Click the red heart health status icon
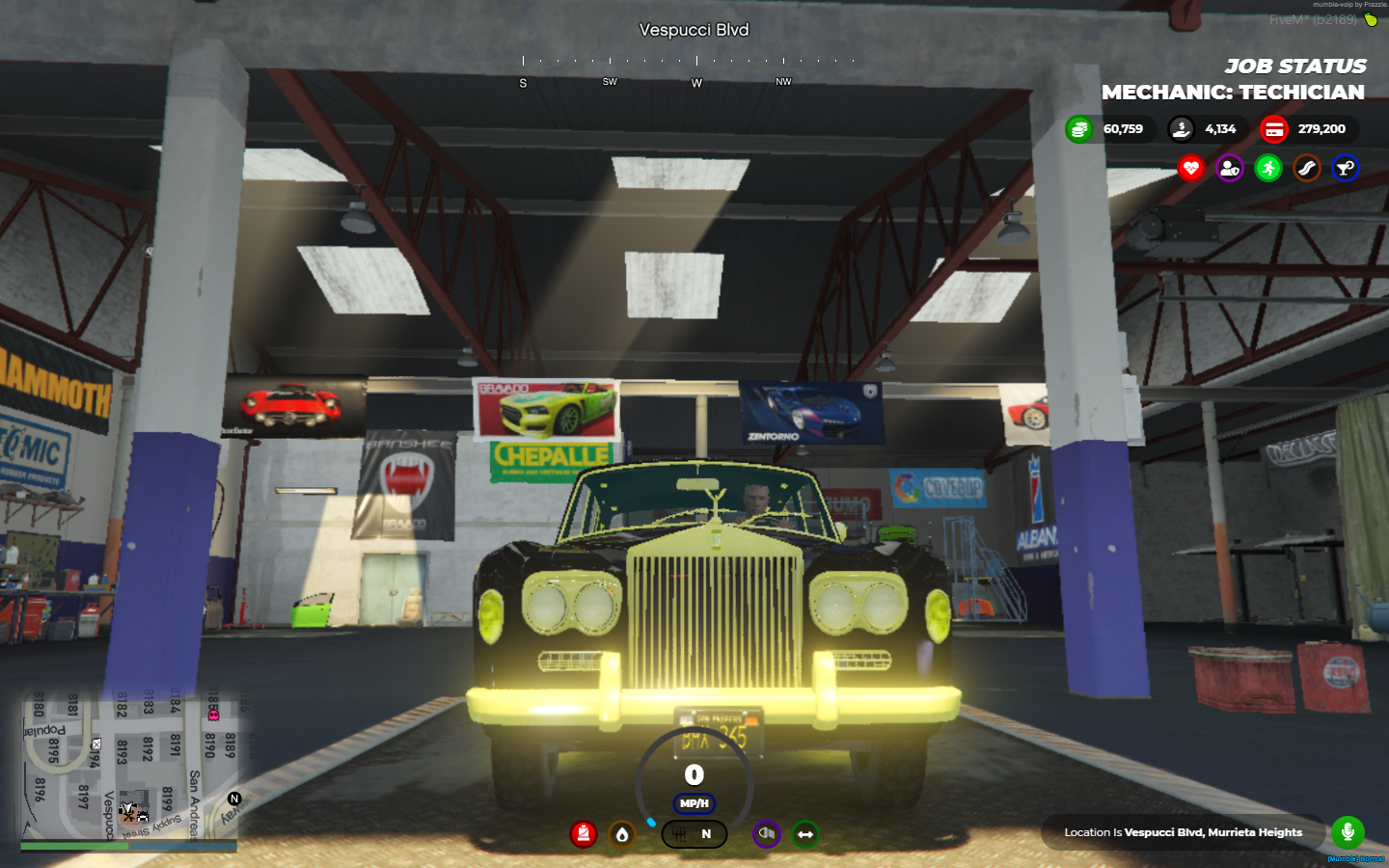The width and height of the screenshot is (1389, 868). (1191, 168)
